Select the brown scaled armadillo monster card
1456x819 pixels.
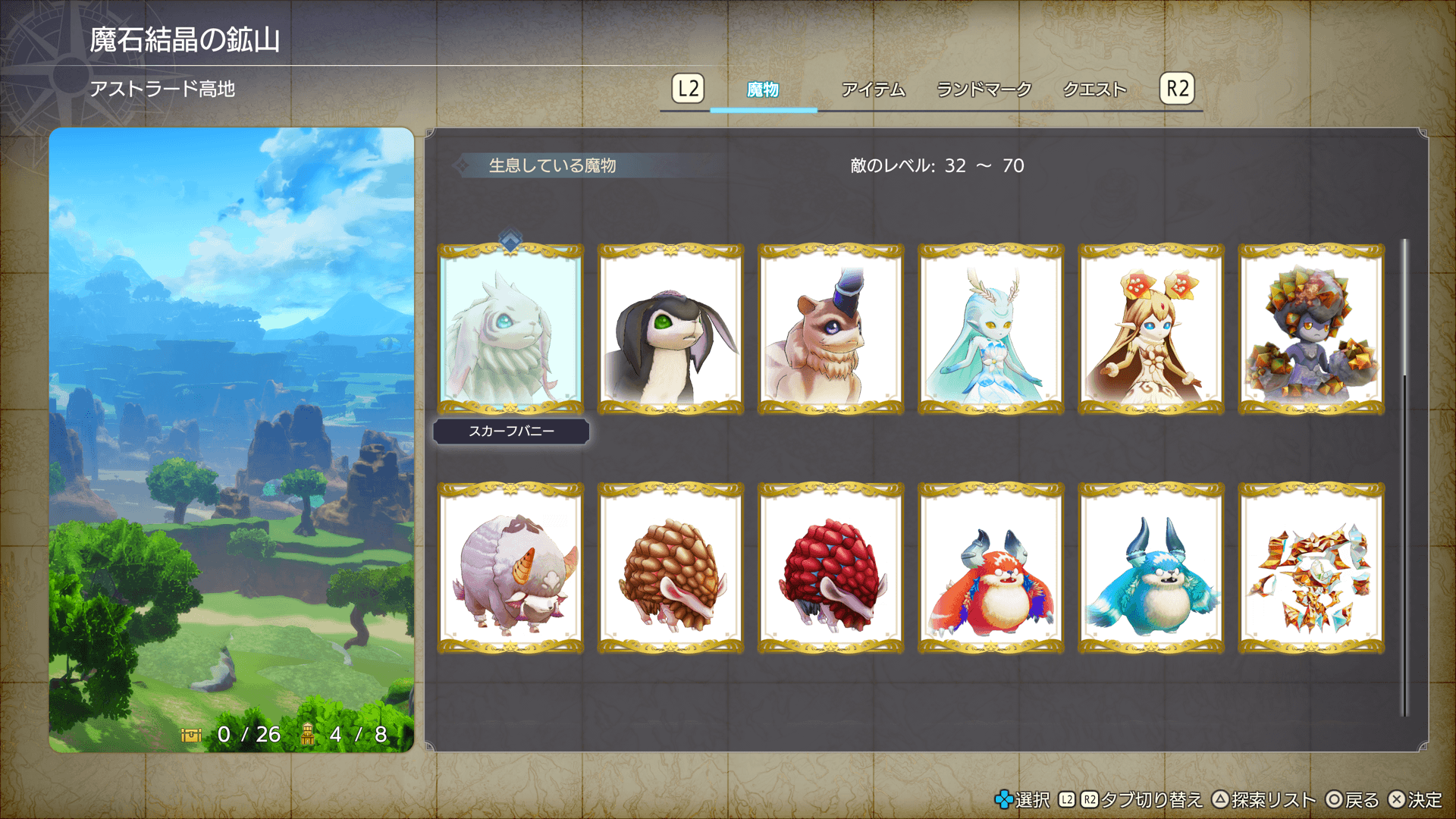coord(671,569)
